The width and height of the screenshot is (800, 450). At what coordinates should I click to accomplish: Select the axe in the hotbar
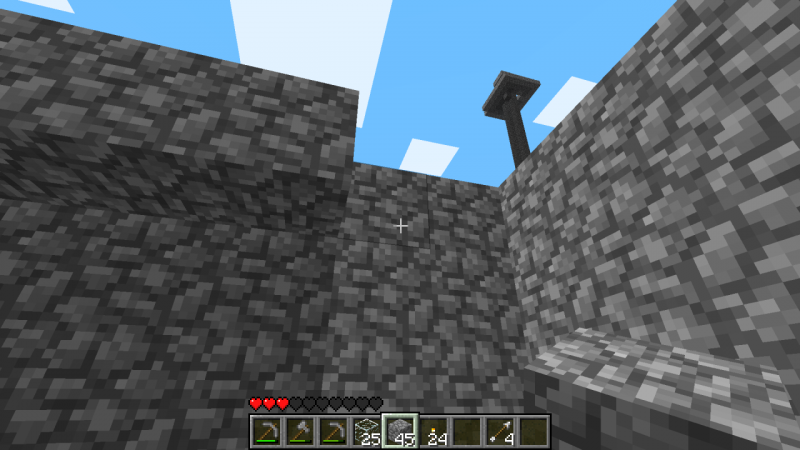pos(298,431)
